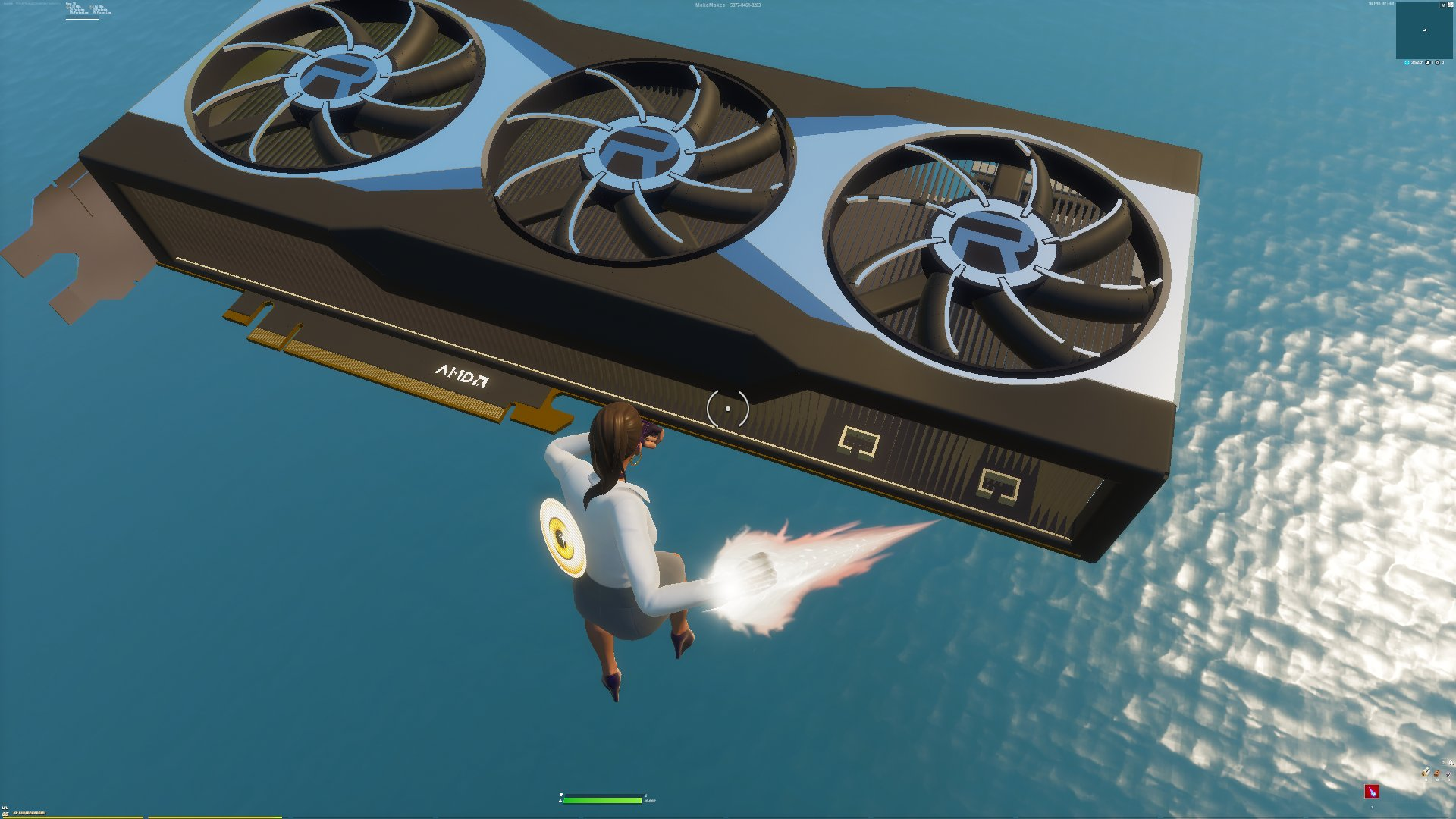1456x819 pixels.
Task: Click the shield ping icon in the netgraph overlay
Action: pyautogui.click(x=67, y=7)
